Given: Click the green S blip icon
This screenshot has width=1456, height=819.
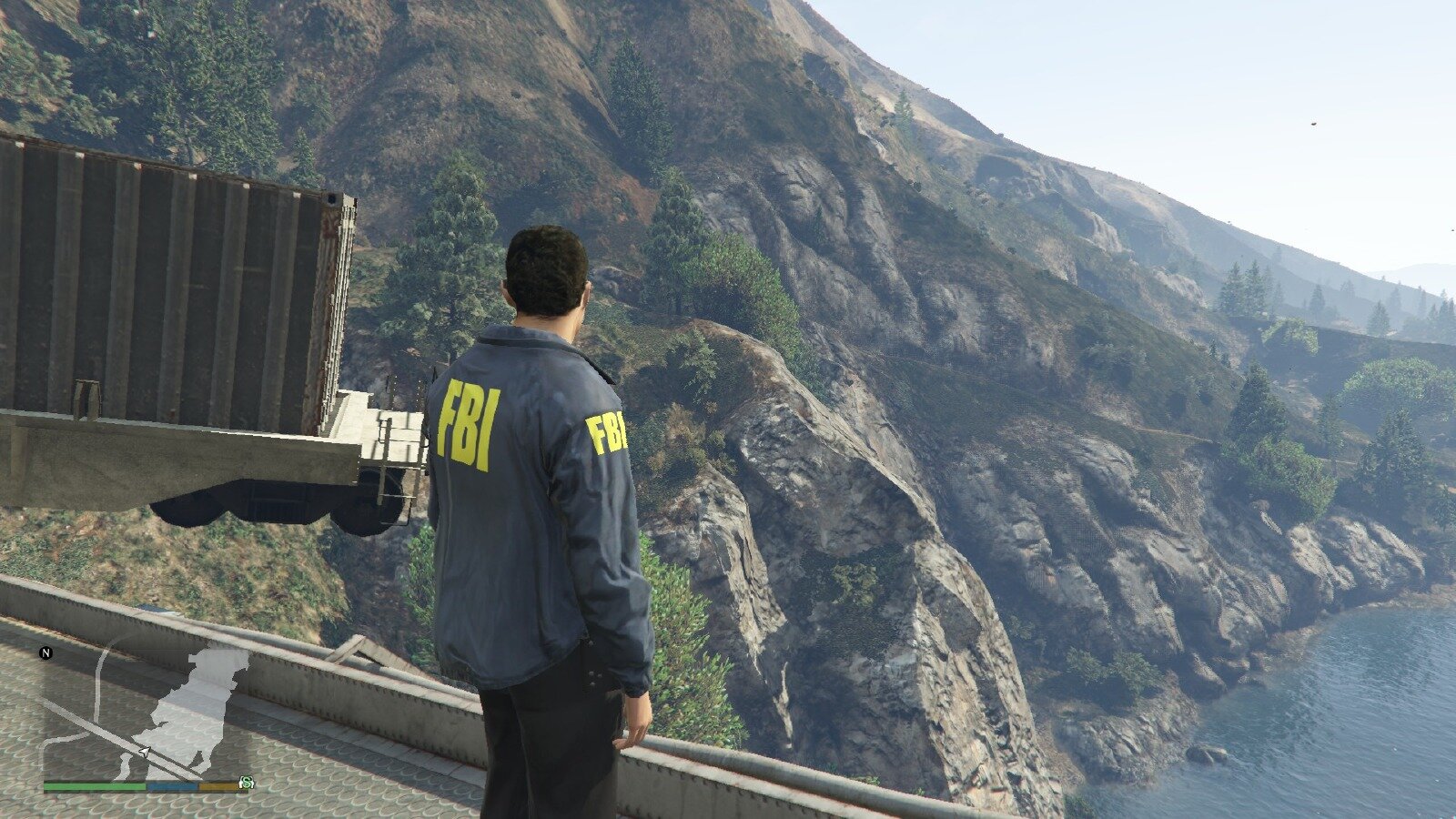Looking at the screenshot, I should [246, 783].
